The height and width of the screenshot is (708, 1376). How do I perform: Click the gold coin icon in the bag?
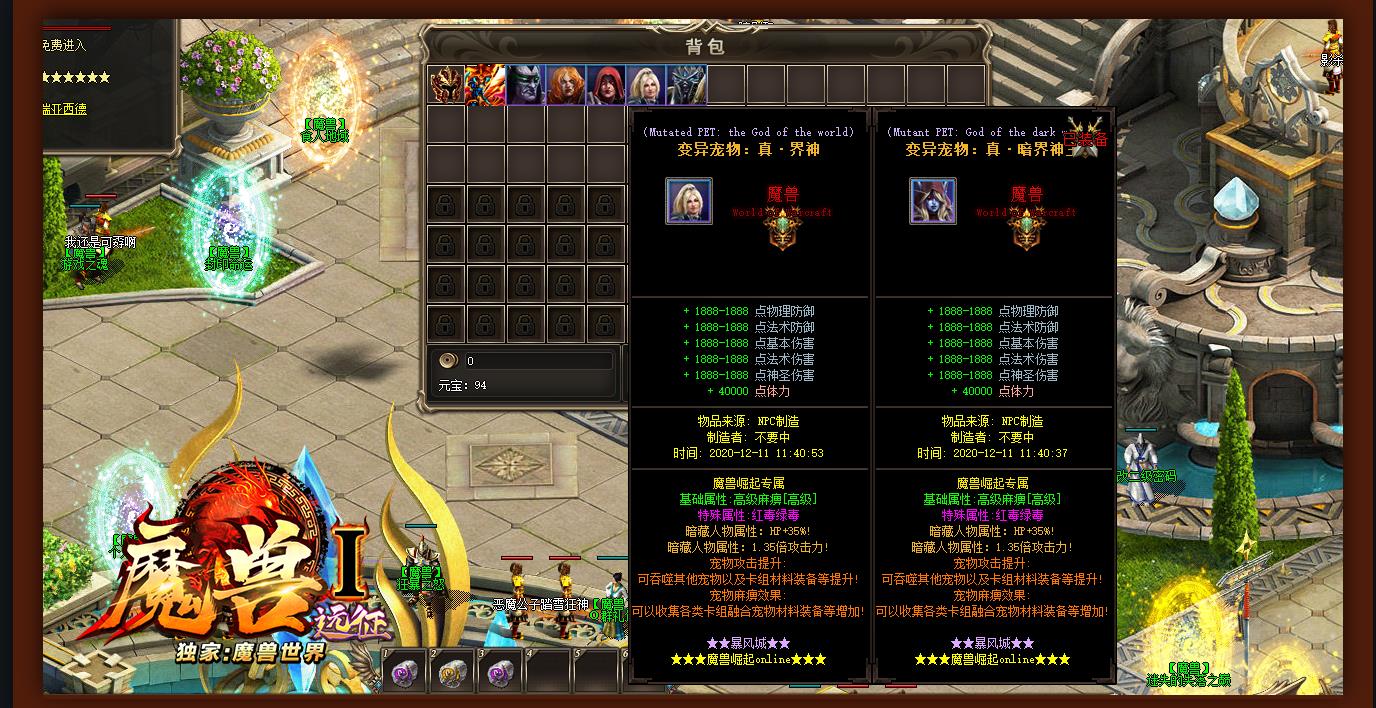(449, 361)
